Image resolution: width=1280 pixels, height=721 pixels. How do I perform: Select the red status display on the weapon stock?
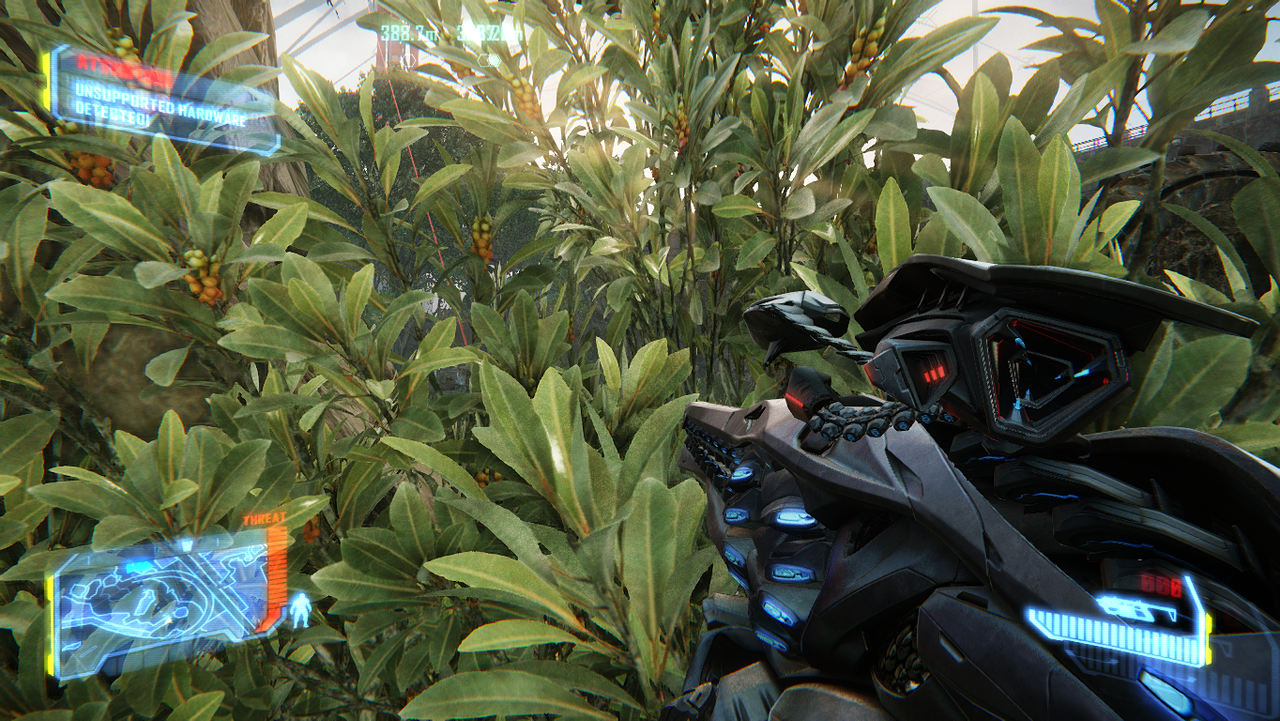pyautogui.click(x=935, y=372)
